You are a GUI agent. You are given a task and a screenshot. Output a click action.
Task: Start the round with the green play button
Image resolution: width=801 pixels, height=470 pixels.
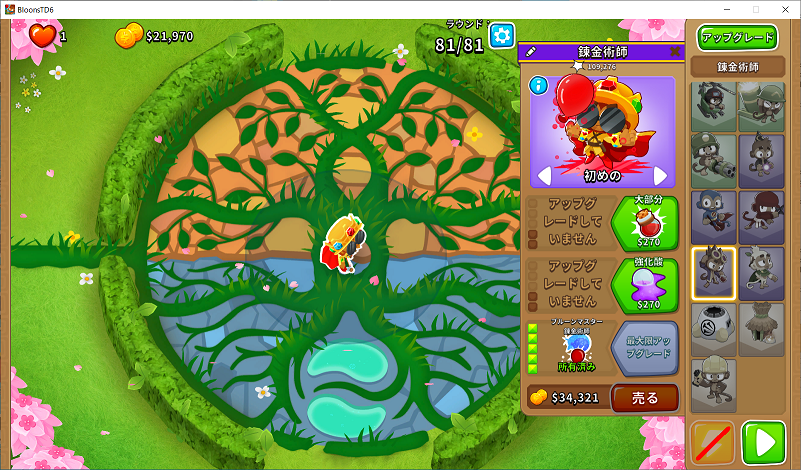[764, 442]
